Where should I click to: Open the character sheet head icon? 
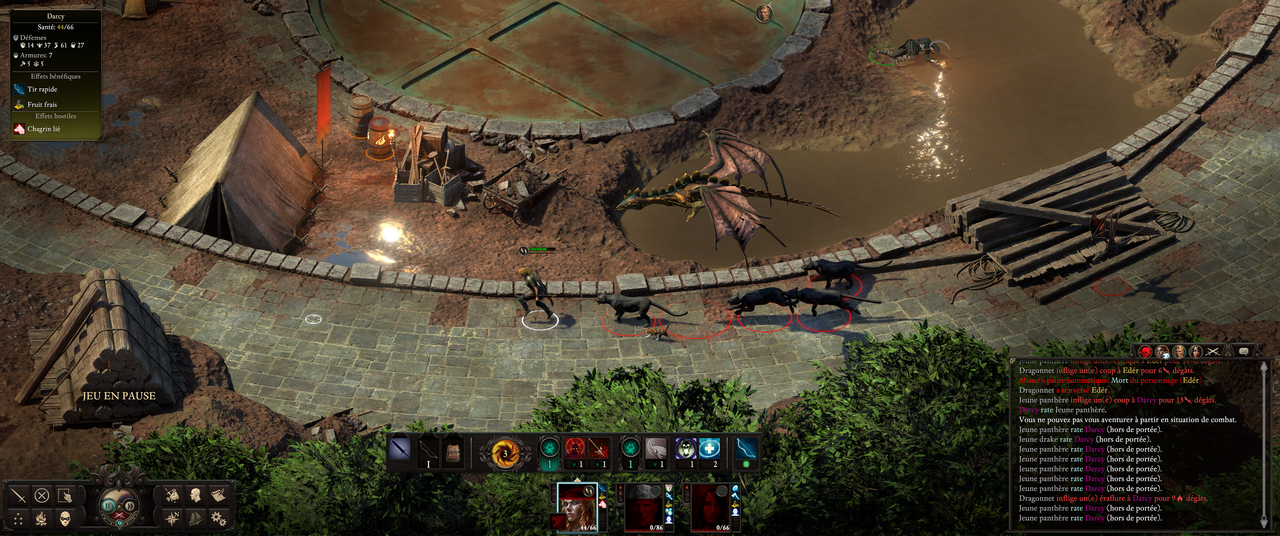pyautogui.click(x=195, y=495)
